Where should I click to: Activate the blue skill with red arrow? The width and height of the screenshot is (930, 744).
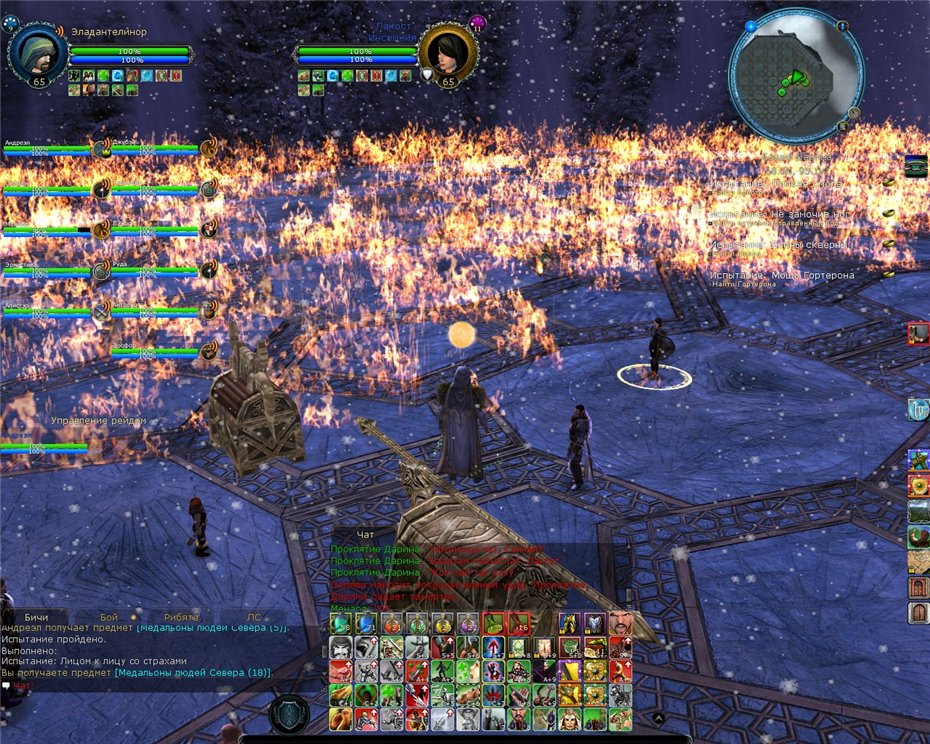pyautogui.click(x=494, y=647)
